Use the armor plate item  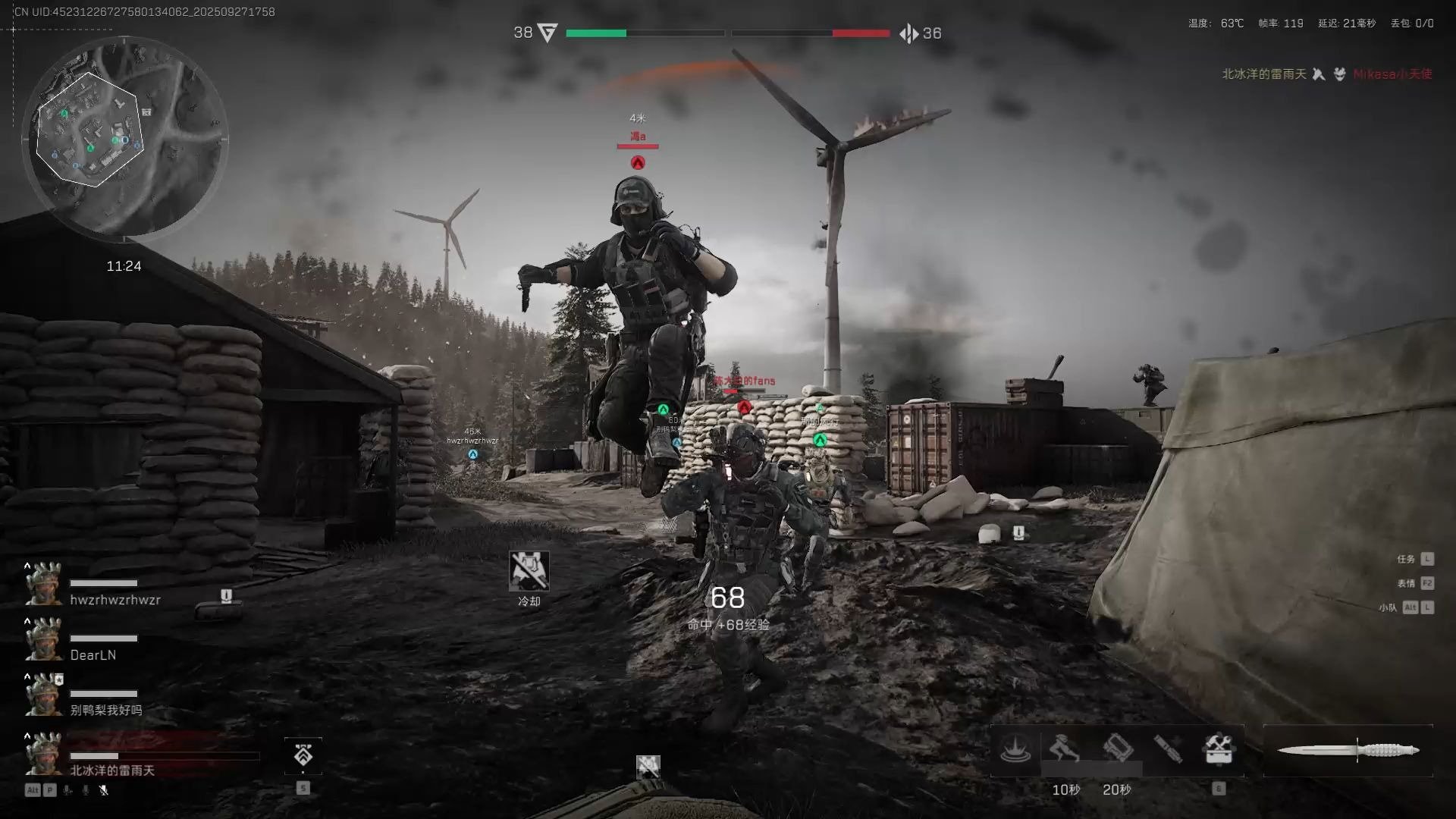[x=1117, y=749]
